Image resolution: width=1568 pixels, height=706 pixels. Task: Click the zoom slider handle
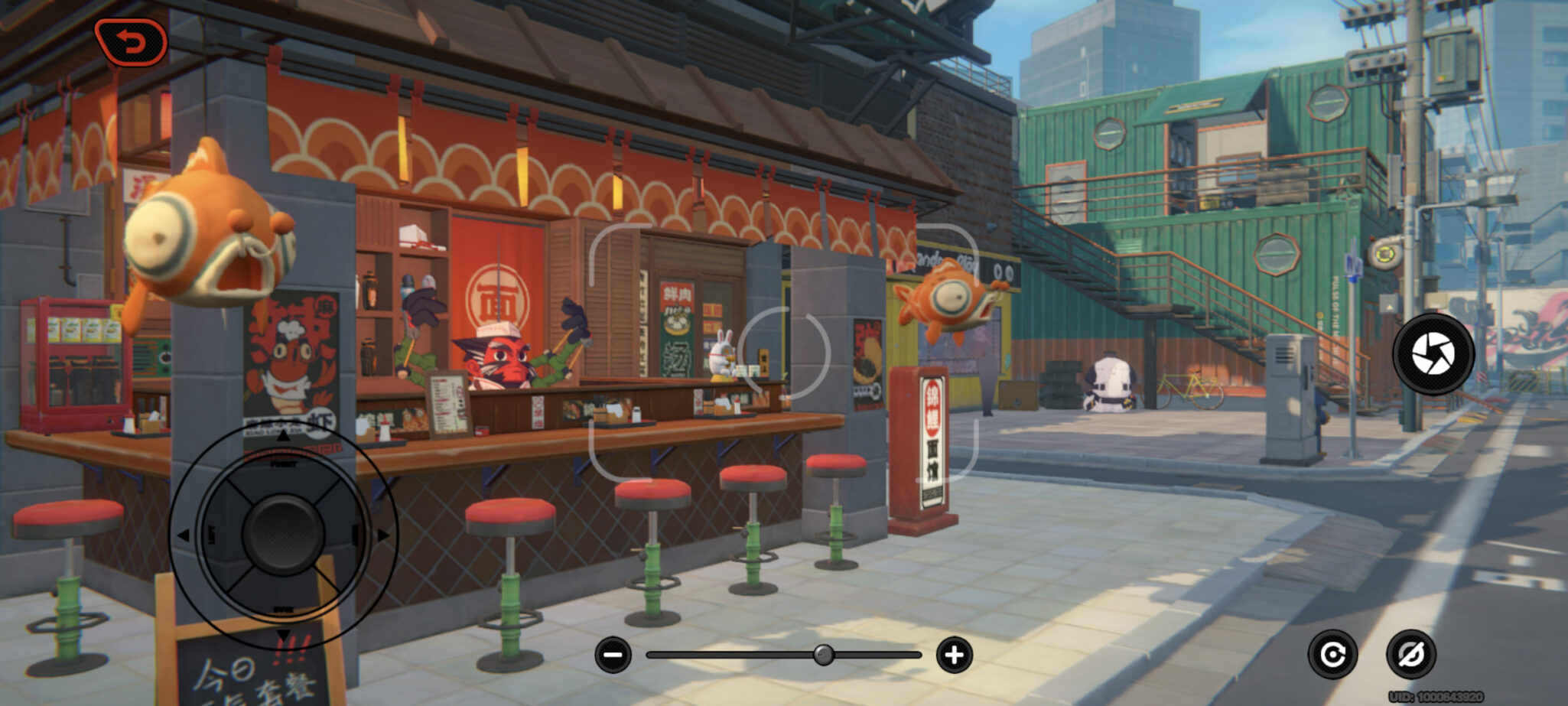tap(823, 655)
